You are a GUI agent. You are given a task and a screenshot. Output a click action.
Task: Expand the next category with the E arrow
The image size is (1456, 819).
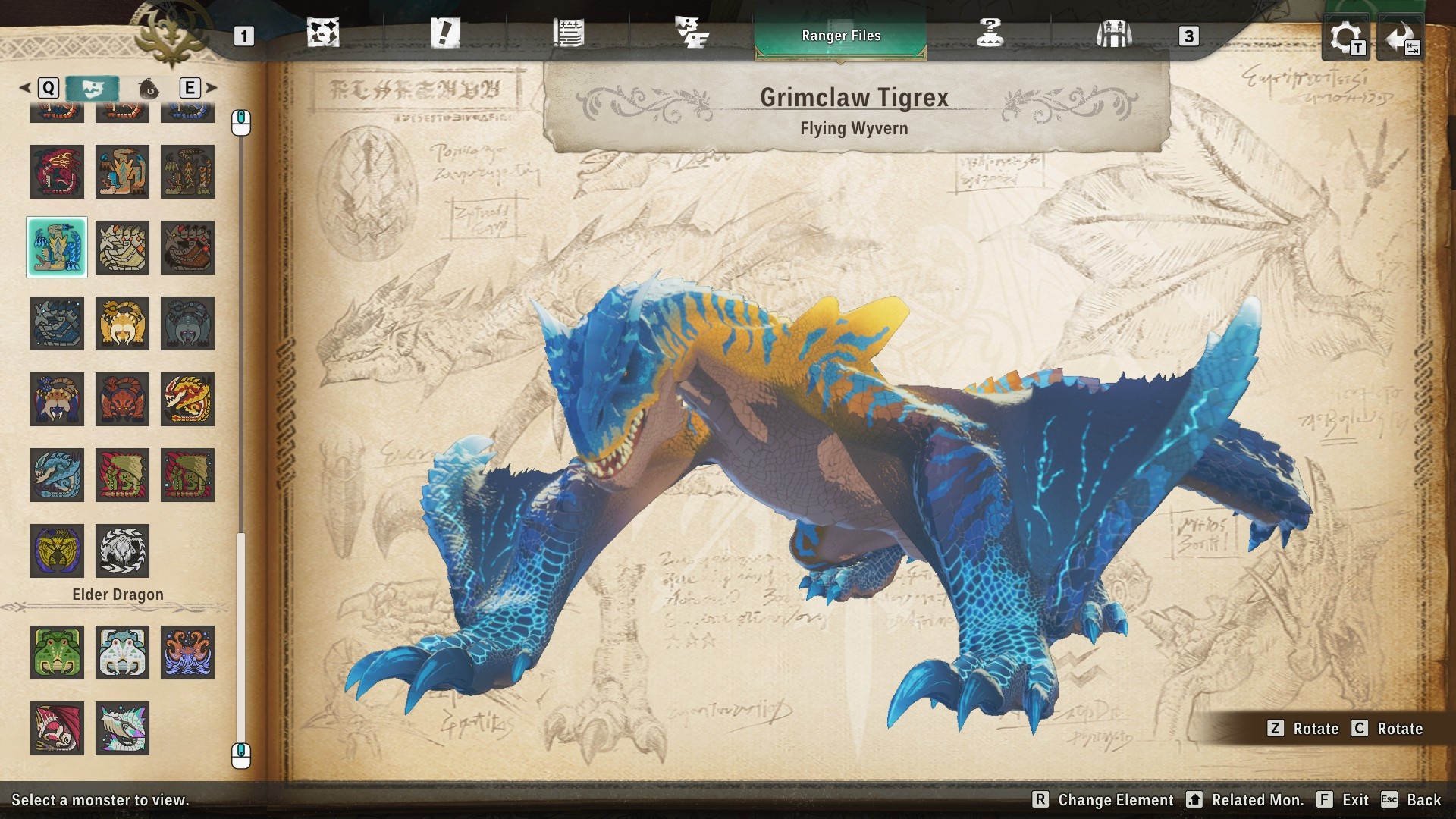(190, 88)
